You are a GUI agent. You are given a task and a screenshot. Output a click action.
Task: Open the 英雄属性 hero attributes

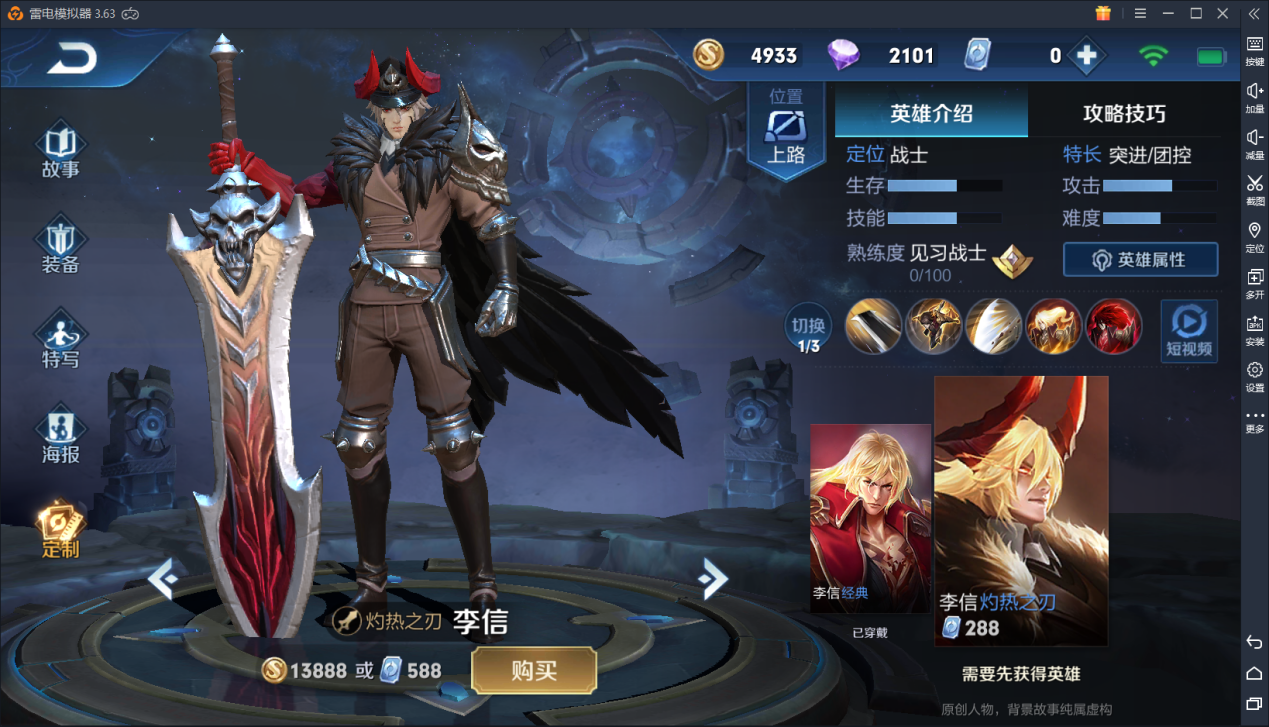click(x=1140, y=260)
